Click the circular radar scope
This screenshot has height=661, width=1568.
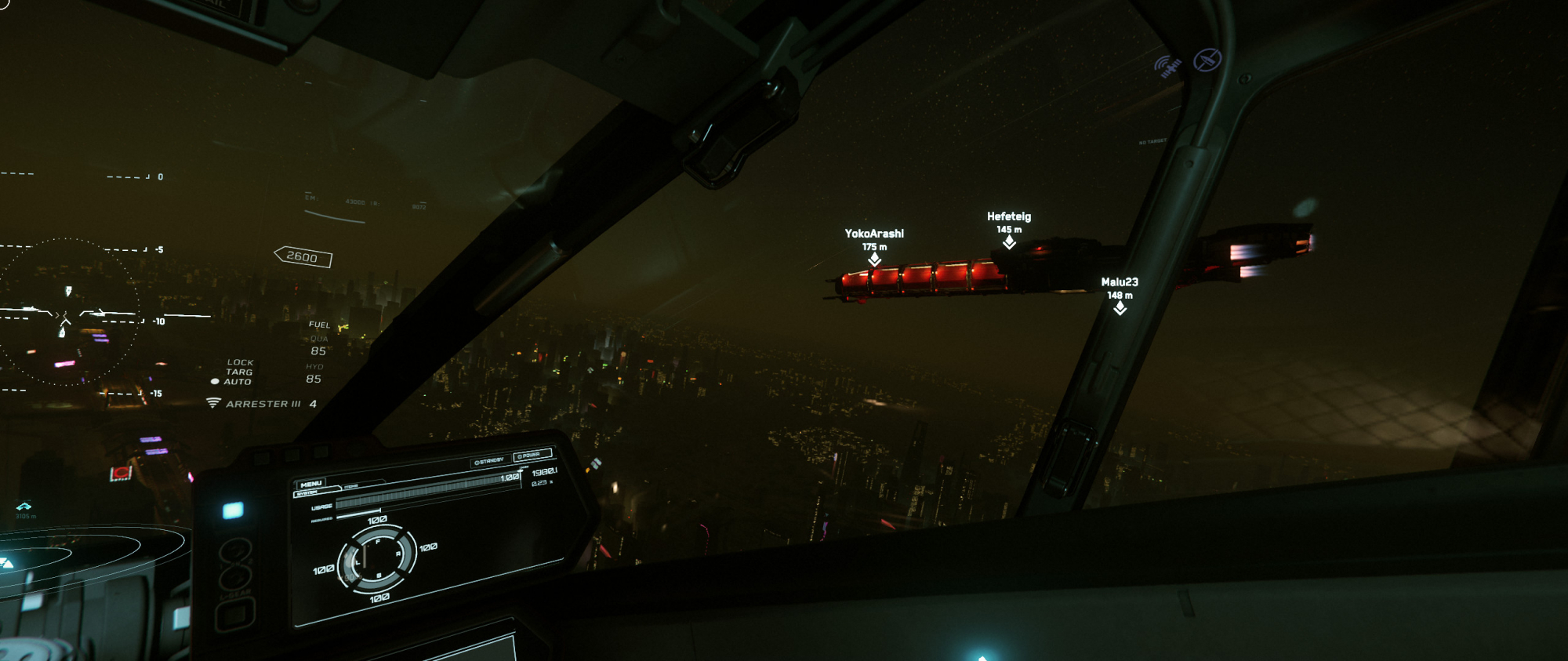pos(69,312)
